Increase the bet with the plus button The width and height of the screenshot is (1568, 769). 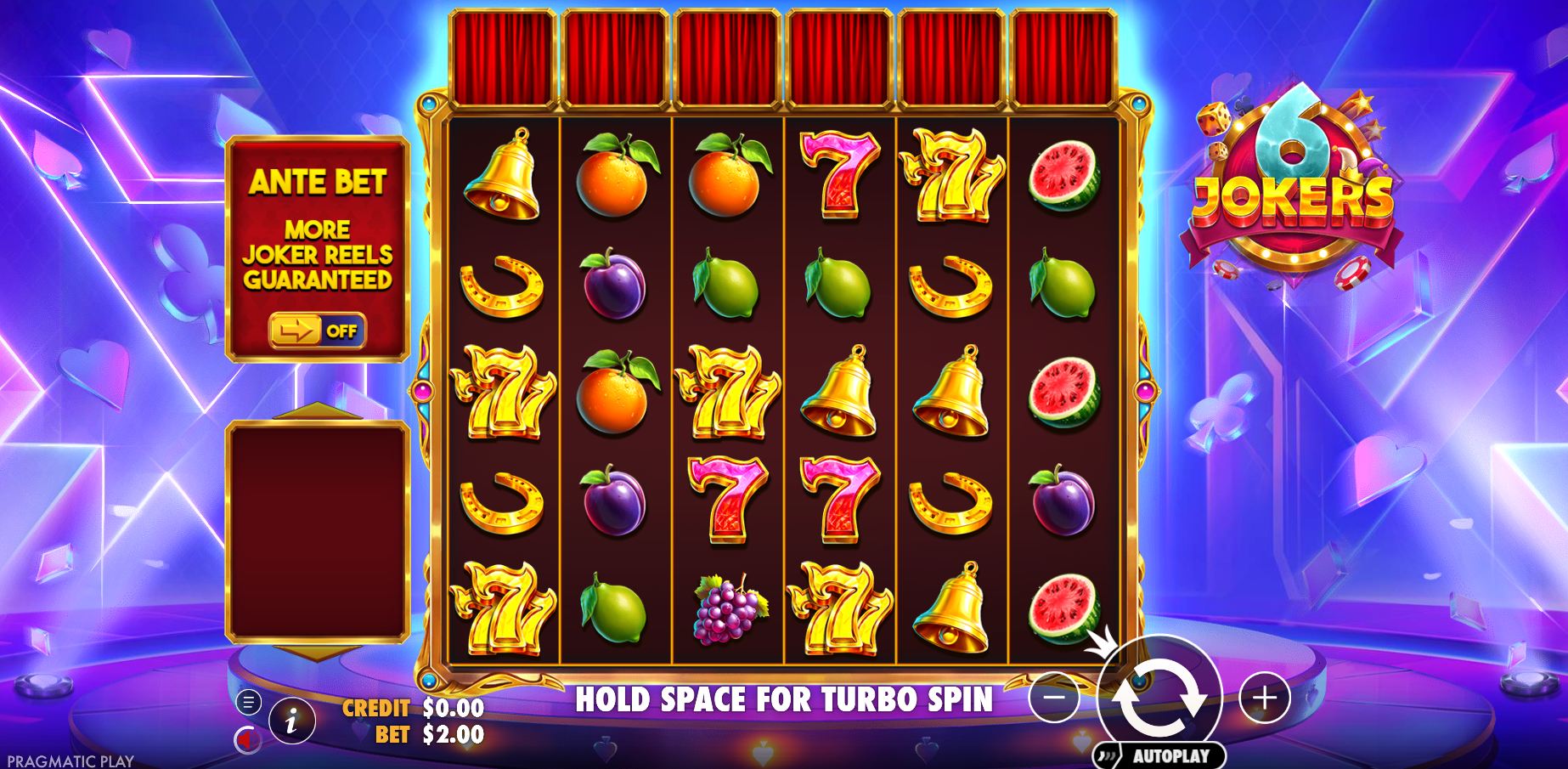1265,698
